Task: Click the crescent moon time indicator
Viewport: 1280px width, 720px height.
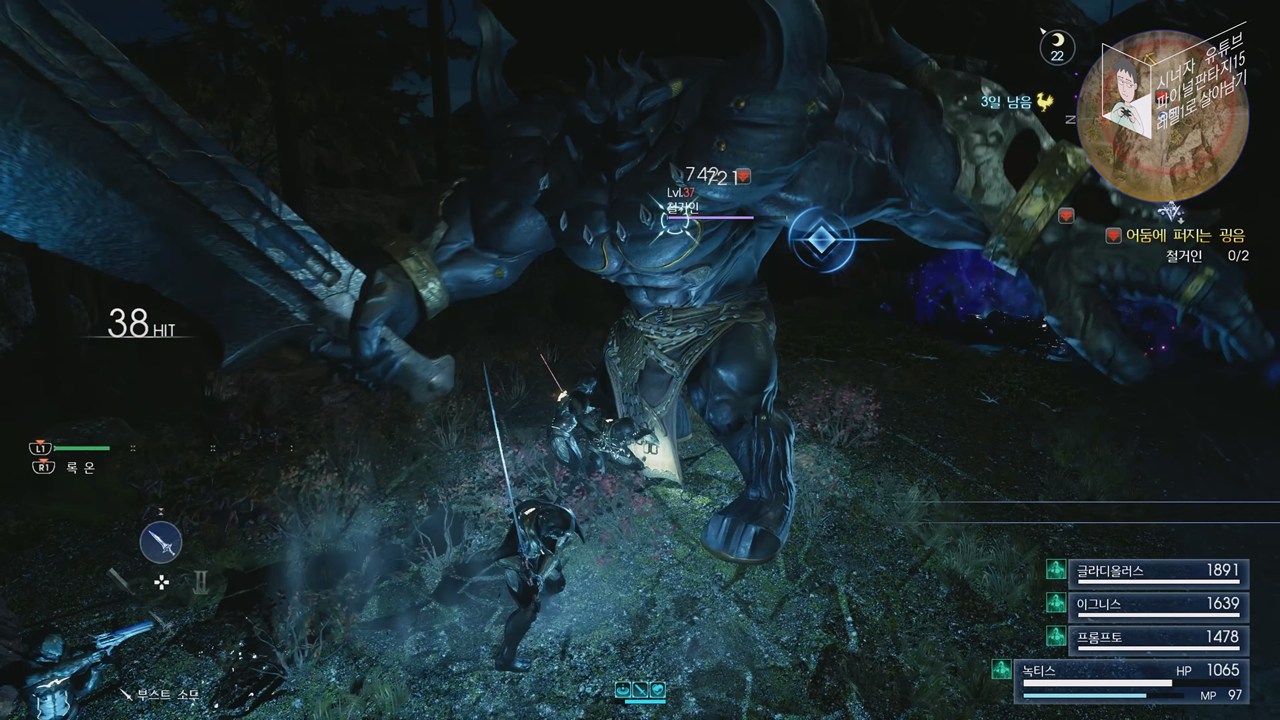Action: (1057, 46)
